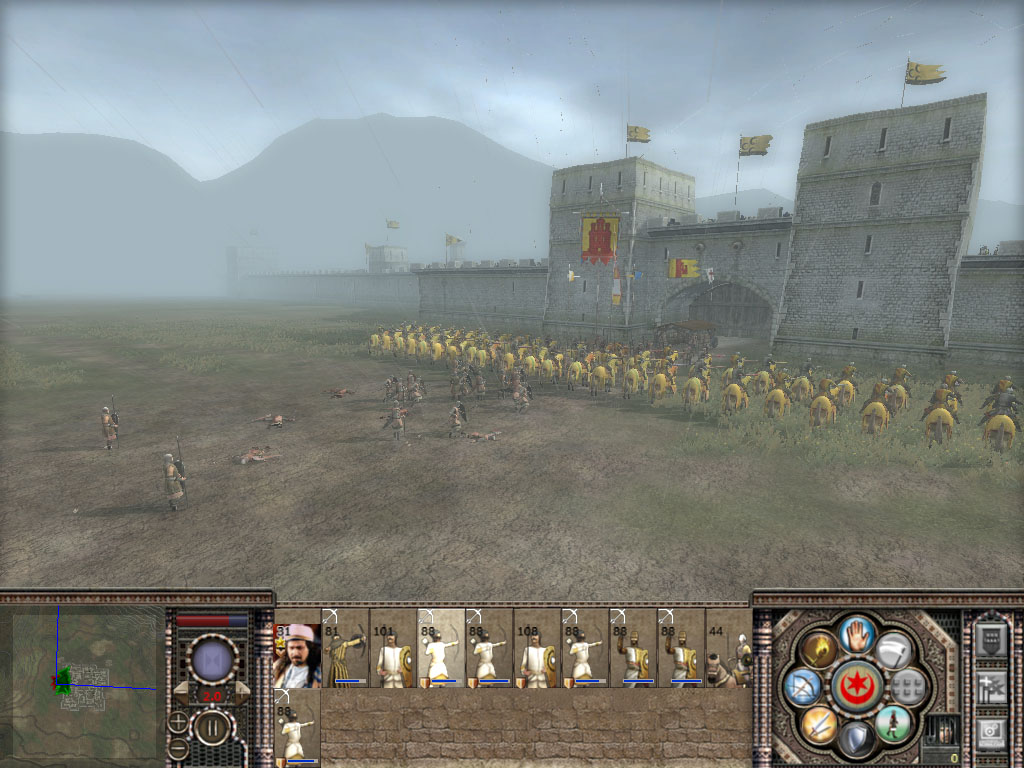Toggle fire at will bow icon

803,686
